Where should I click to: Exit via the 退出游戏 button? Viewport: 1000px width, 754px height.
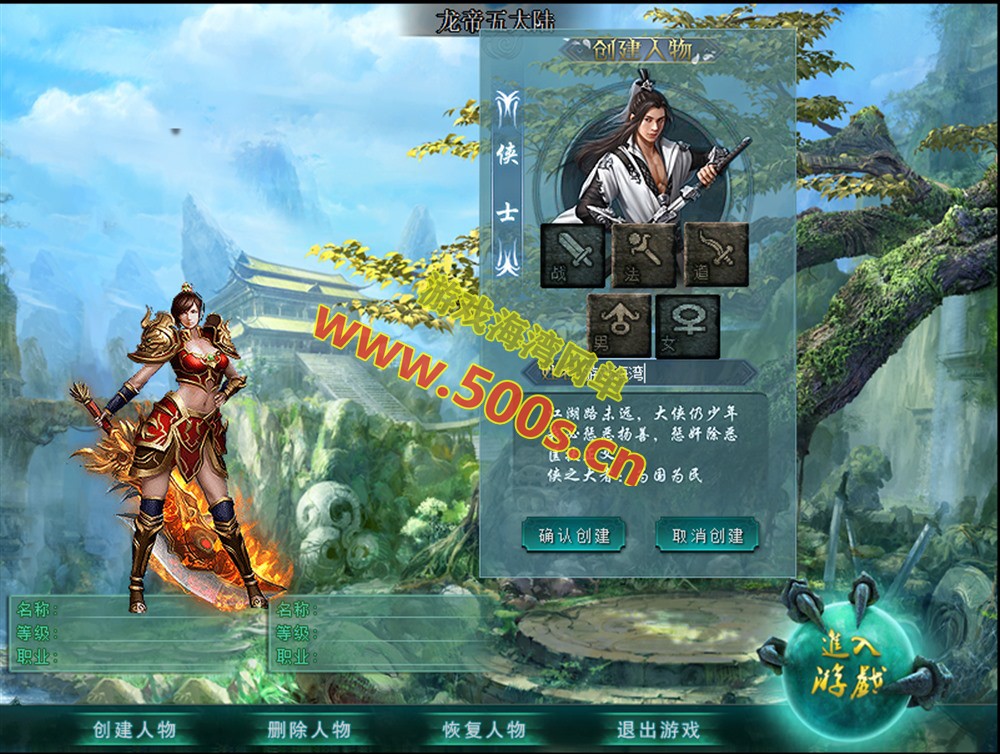(x=658, y=729)
